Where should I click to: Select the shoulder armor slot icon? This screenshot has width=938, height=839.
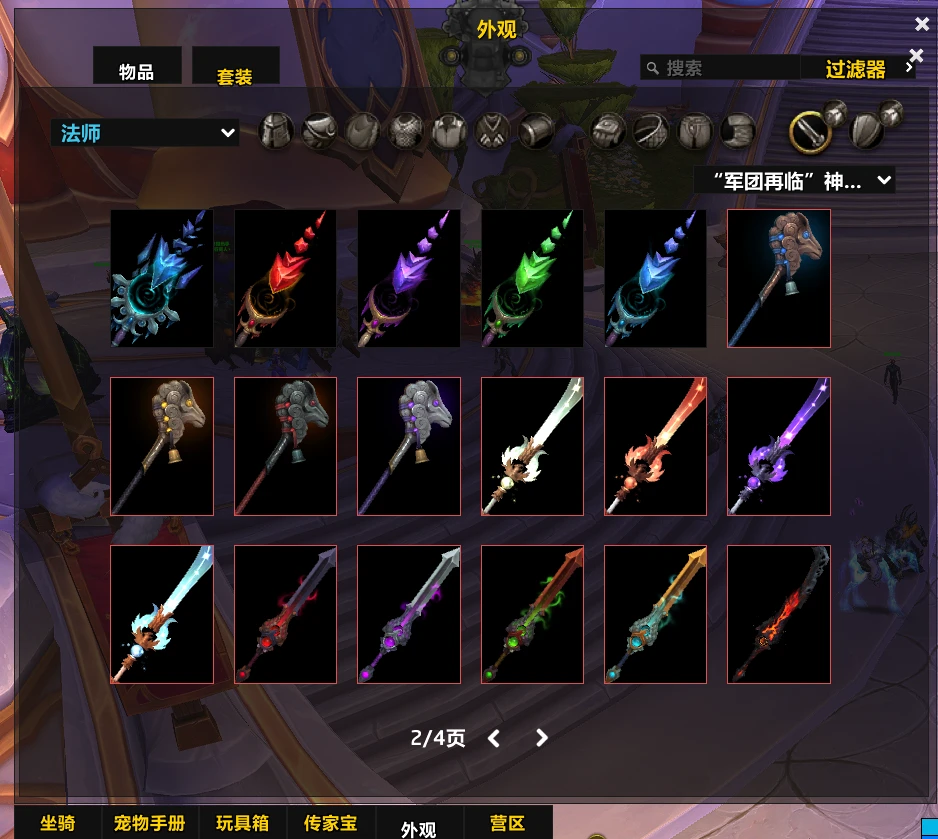[319, 131]
